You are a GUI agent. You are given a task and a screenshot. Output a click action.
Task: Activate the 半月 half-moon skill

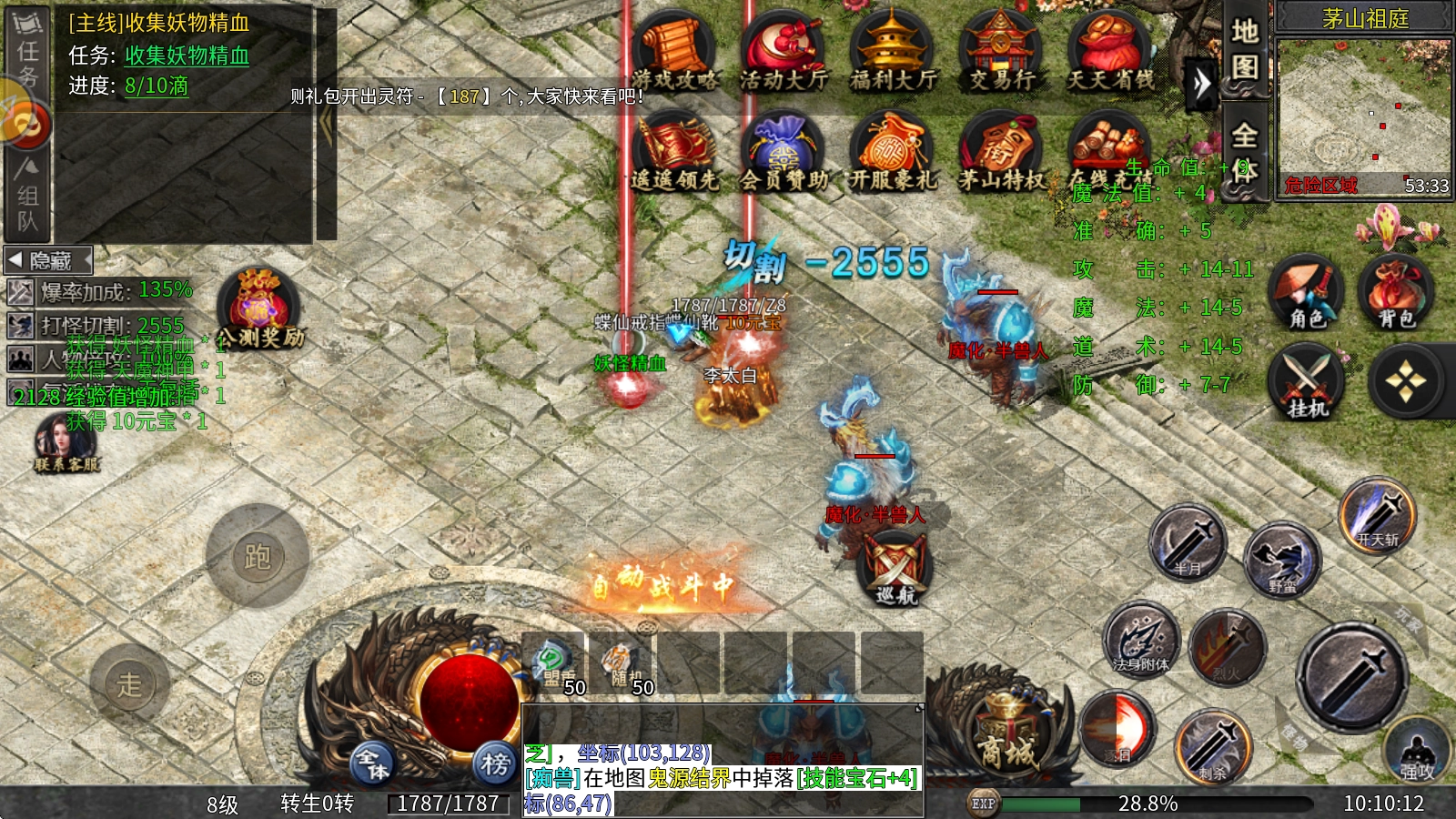point(1188,543)
